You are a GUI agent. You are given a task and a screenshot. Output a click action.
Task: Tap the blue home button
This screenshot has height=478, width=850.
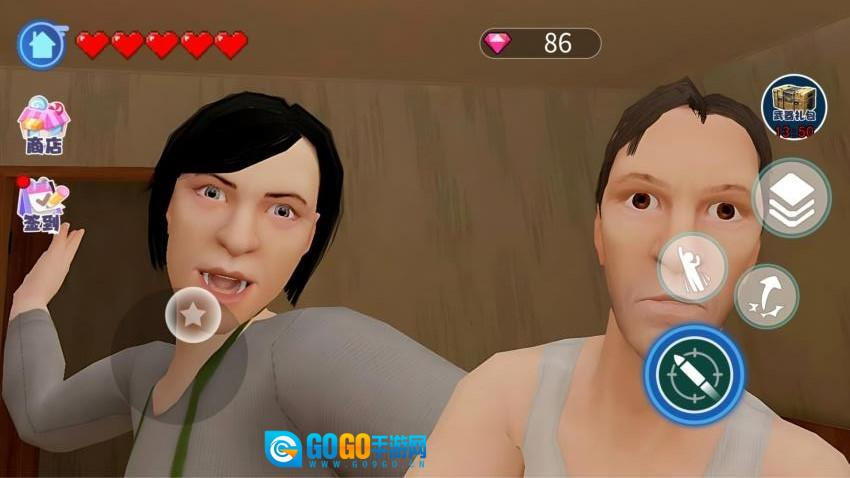[42, 45]
